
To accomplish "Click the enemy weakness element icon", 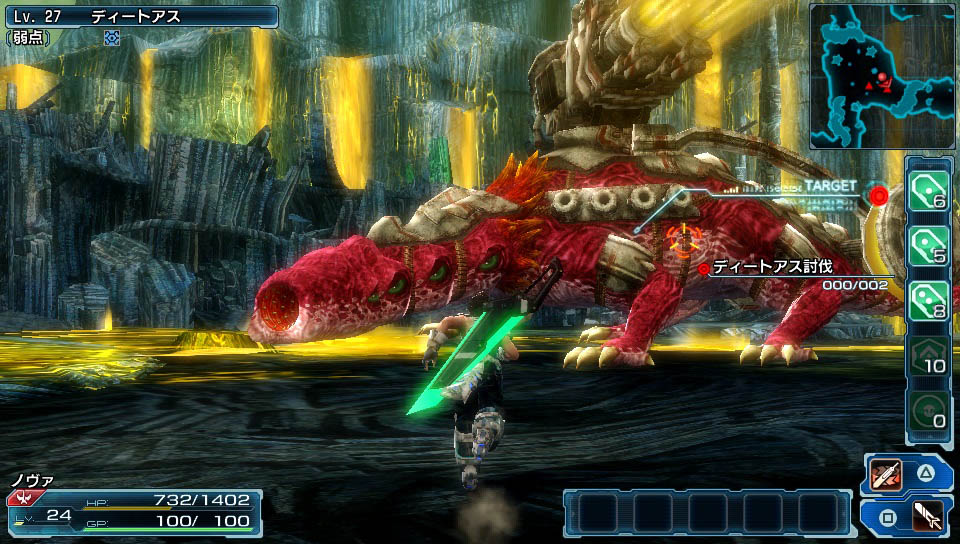I will [x=112, y=38].
